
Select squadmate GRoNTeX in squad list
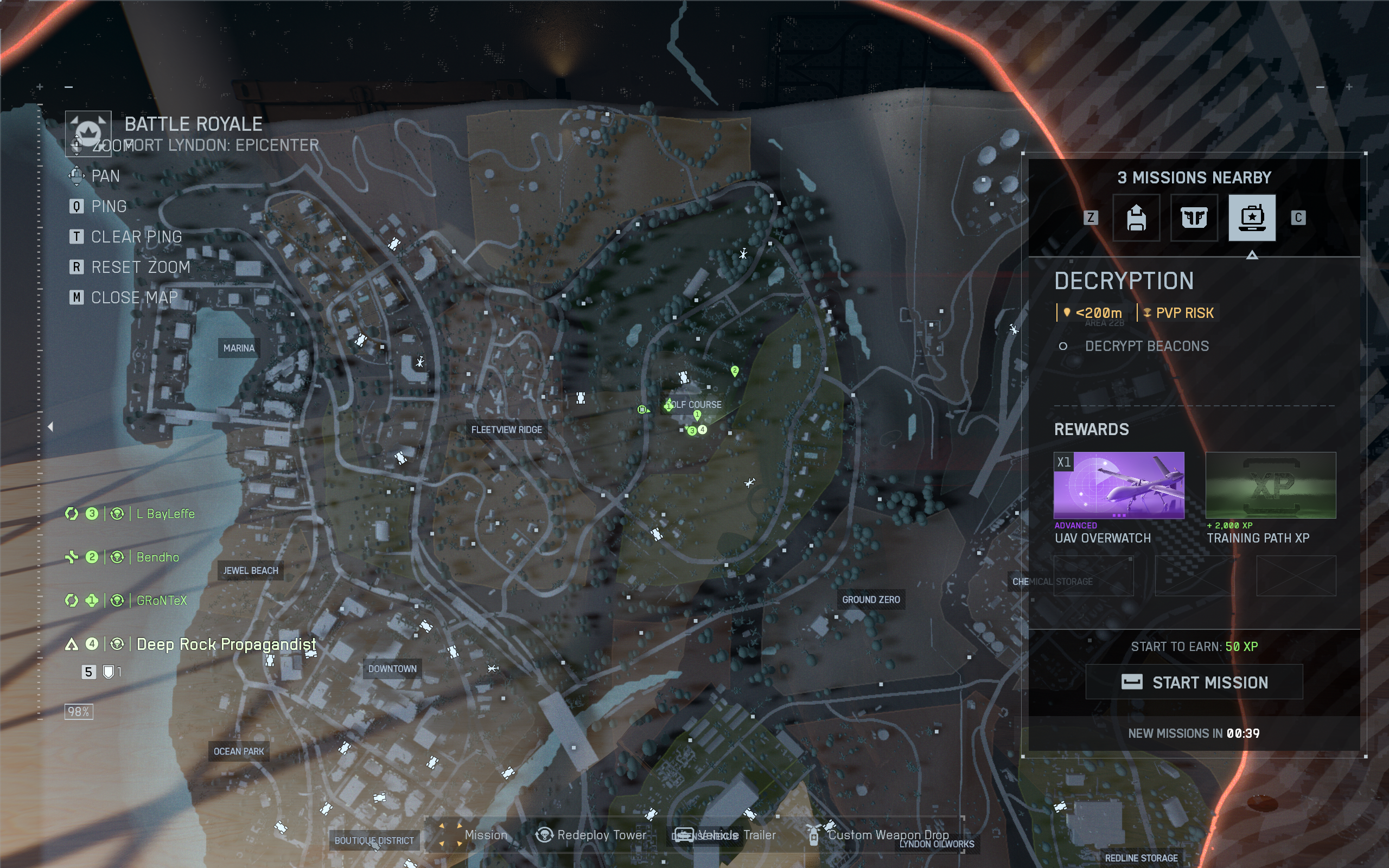click(x=161, y=601)
